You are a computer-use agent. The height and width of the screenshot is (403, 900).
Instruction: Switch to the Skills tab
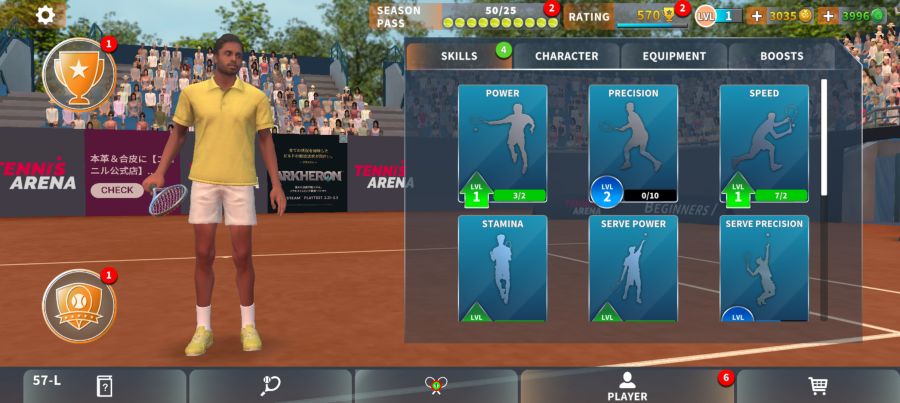[459, 56]
